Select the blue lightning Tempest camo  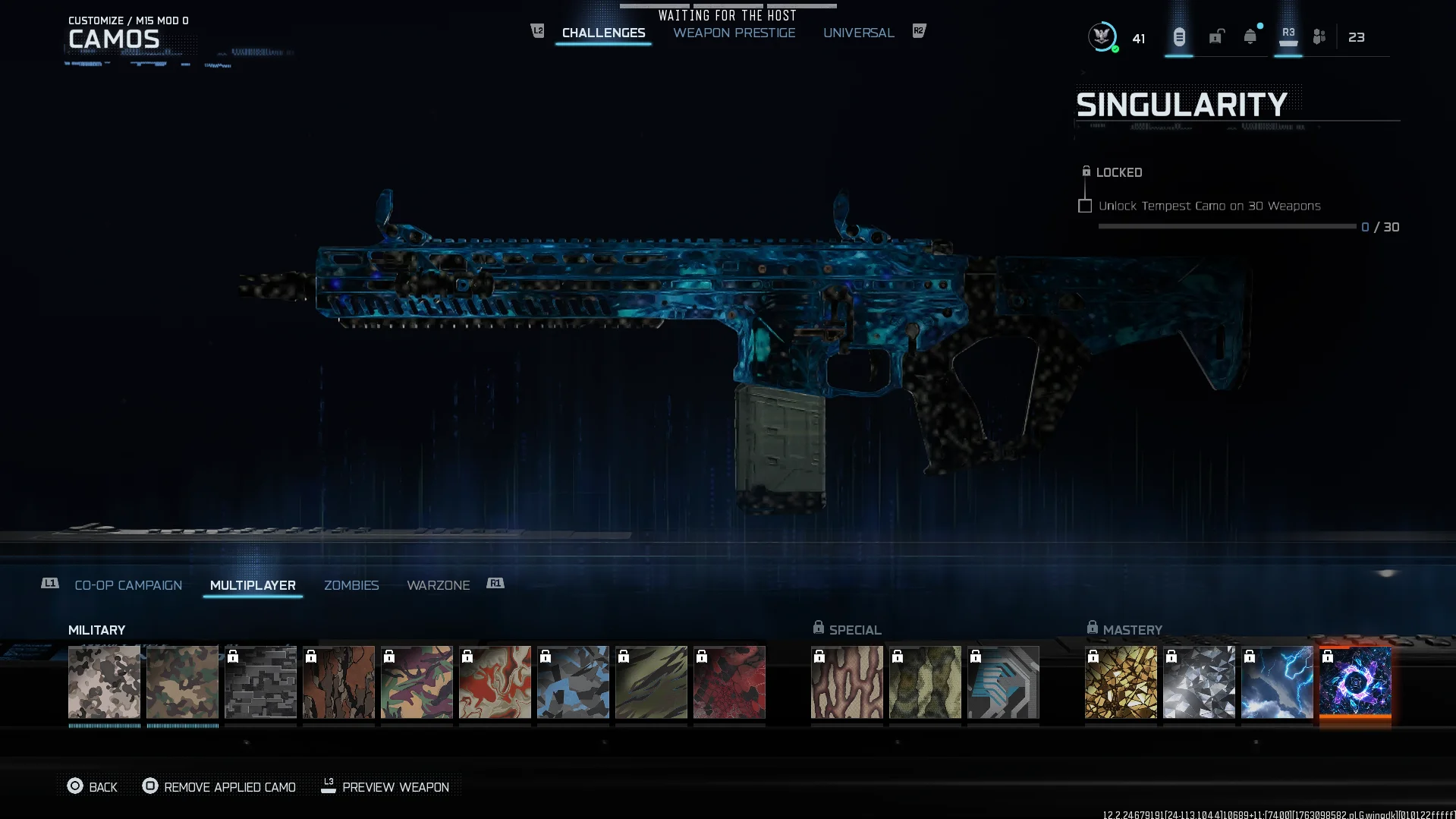(1278, 682)
